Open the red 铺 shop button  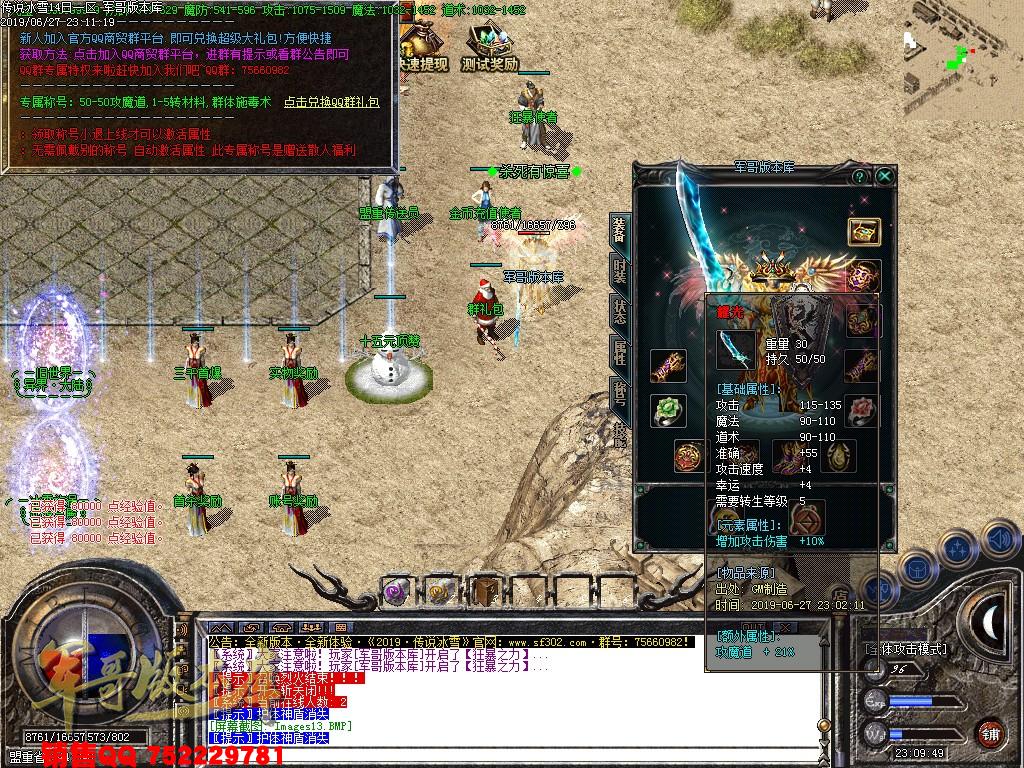click(x=990, y=733)
